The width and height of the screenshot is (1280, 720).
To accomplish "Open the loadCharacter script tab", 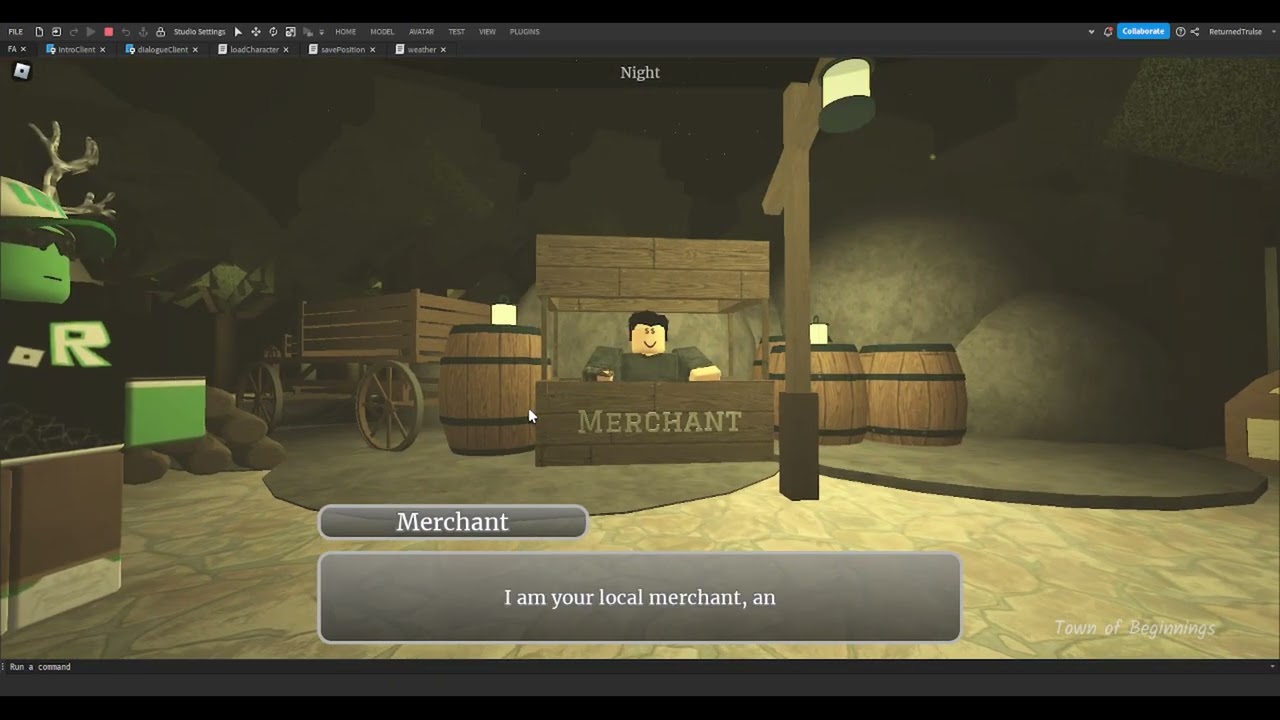I will click(254, 50).
